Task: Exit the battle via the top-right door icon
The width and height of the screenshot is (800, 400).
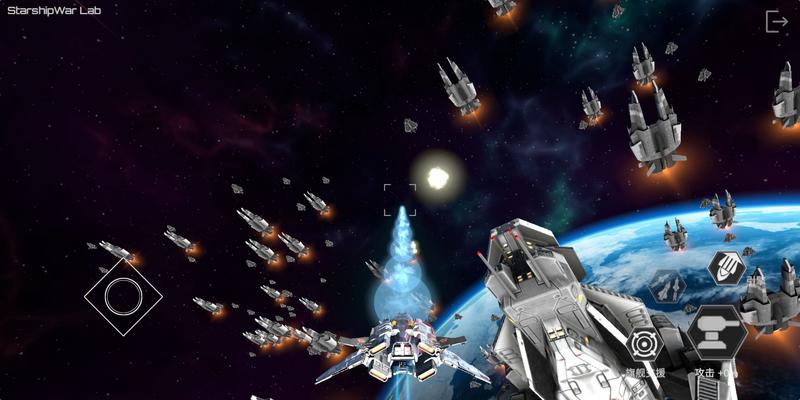Action: click(776, 21)
